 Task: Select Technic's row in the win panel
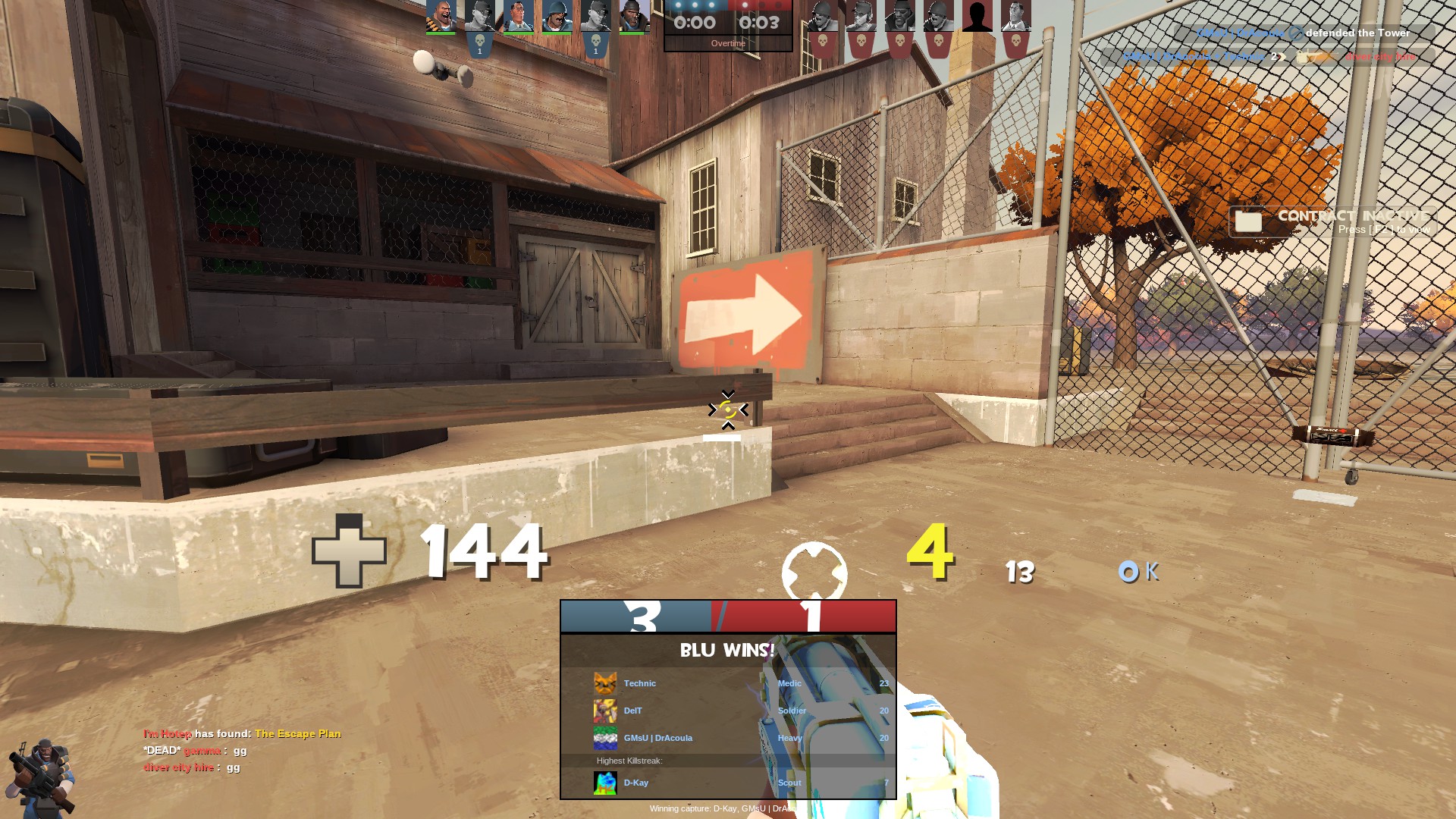728,683
